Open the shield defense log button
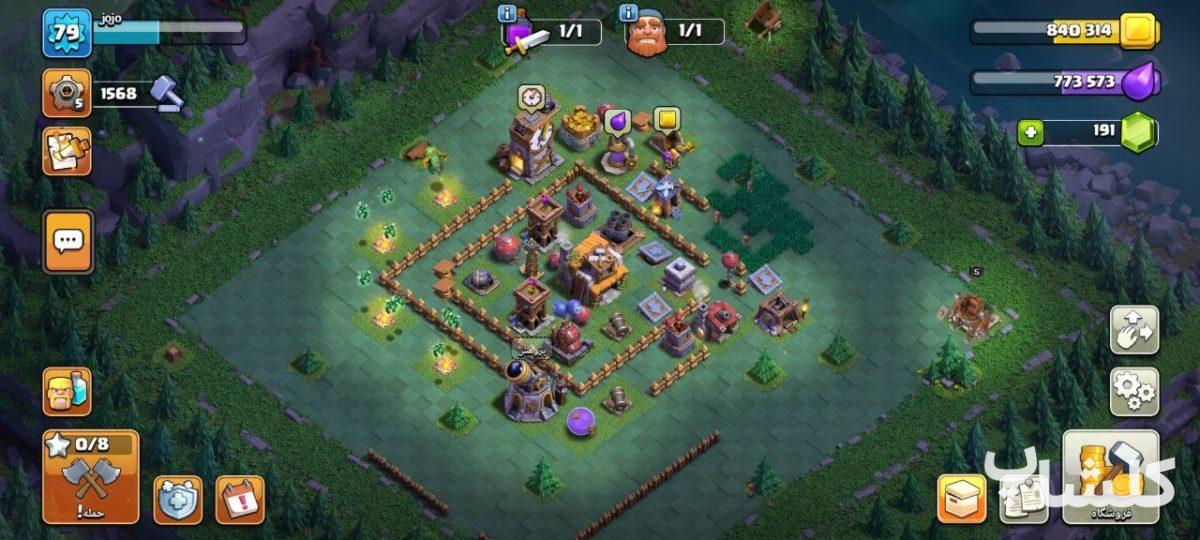 pos(178,499)
